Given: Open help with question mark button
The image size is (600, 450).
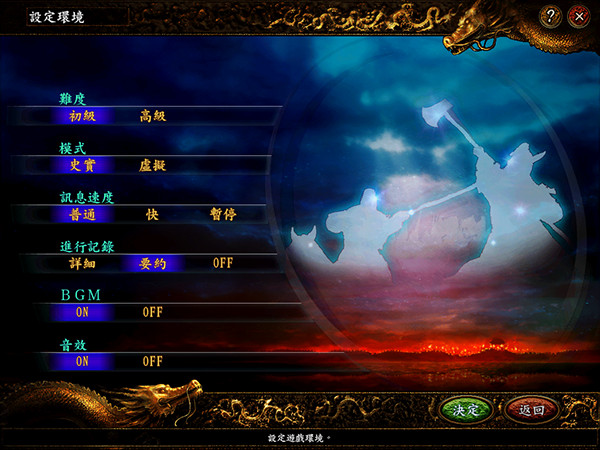Looking at the screenshot, I should [x=551, y=16].
